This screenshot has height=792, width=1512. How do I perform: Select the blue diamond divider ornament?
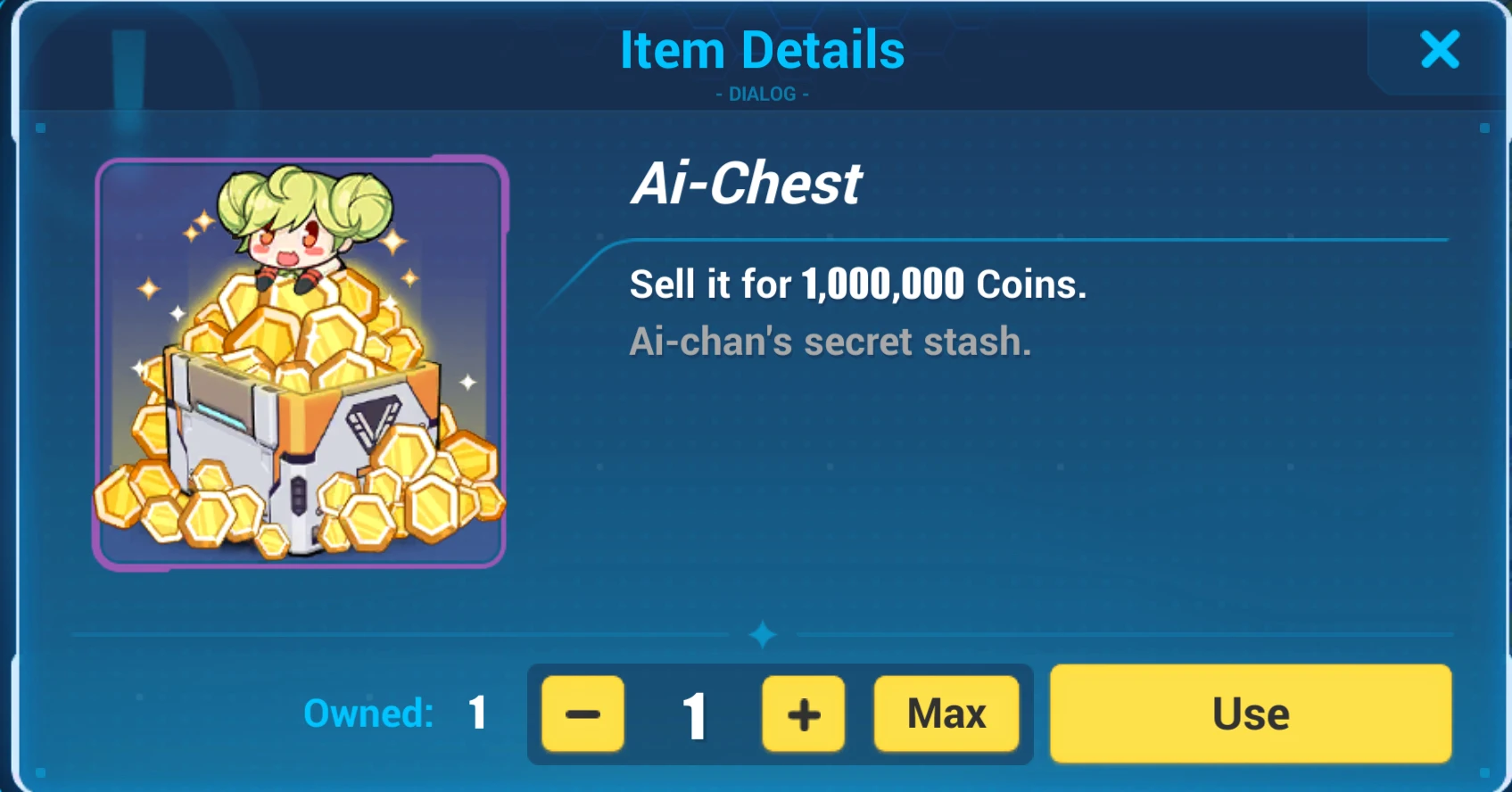[763, 633]
